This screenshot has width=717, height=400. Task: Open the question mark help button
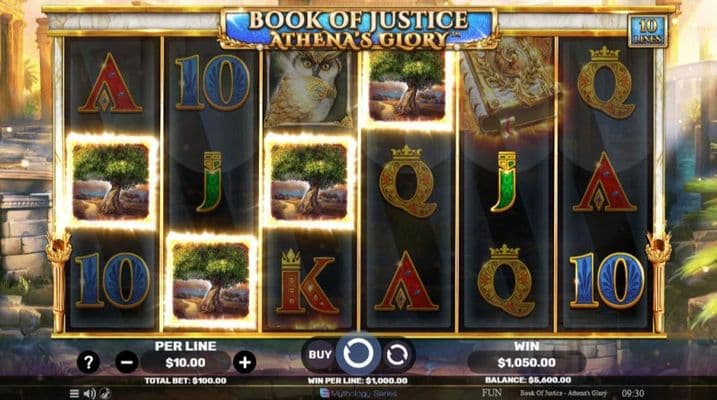[x=89, y=362]
